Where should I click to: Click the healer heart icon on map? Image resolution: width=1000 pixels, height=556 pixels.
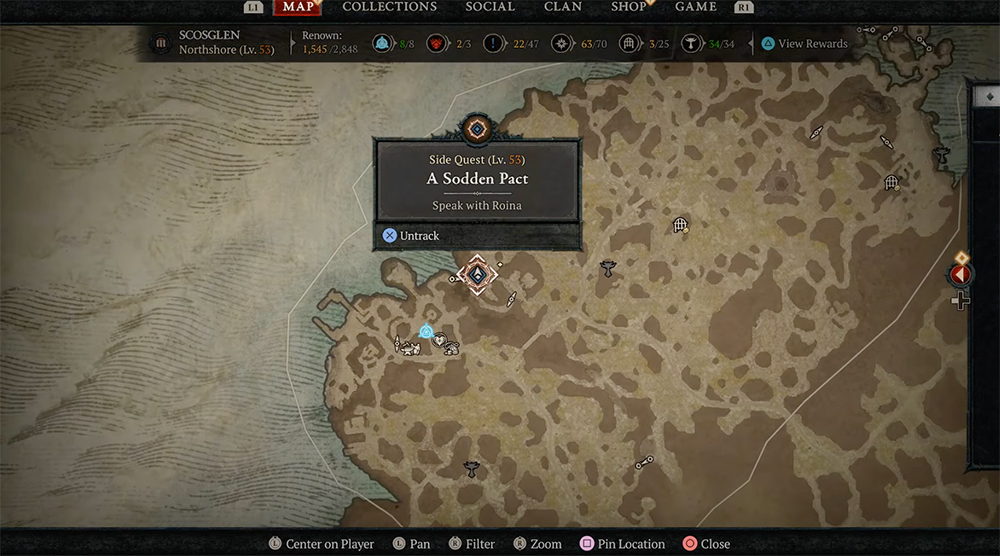(438, 340)
